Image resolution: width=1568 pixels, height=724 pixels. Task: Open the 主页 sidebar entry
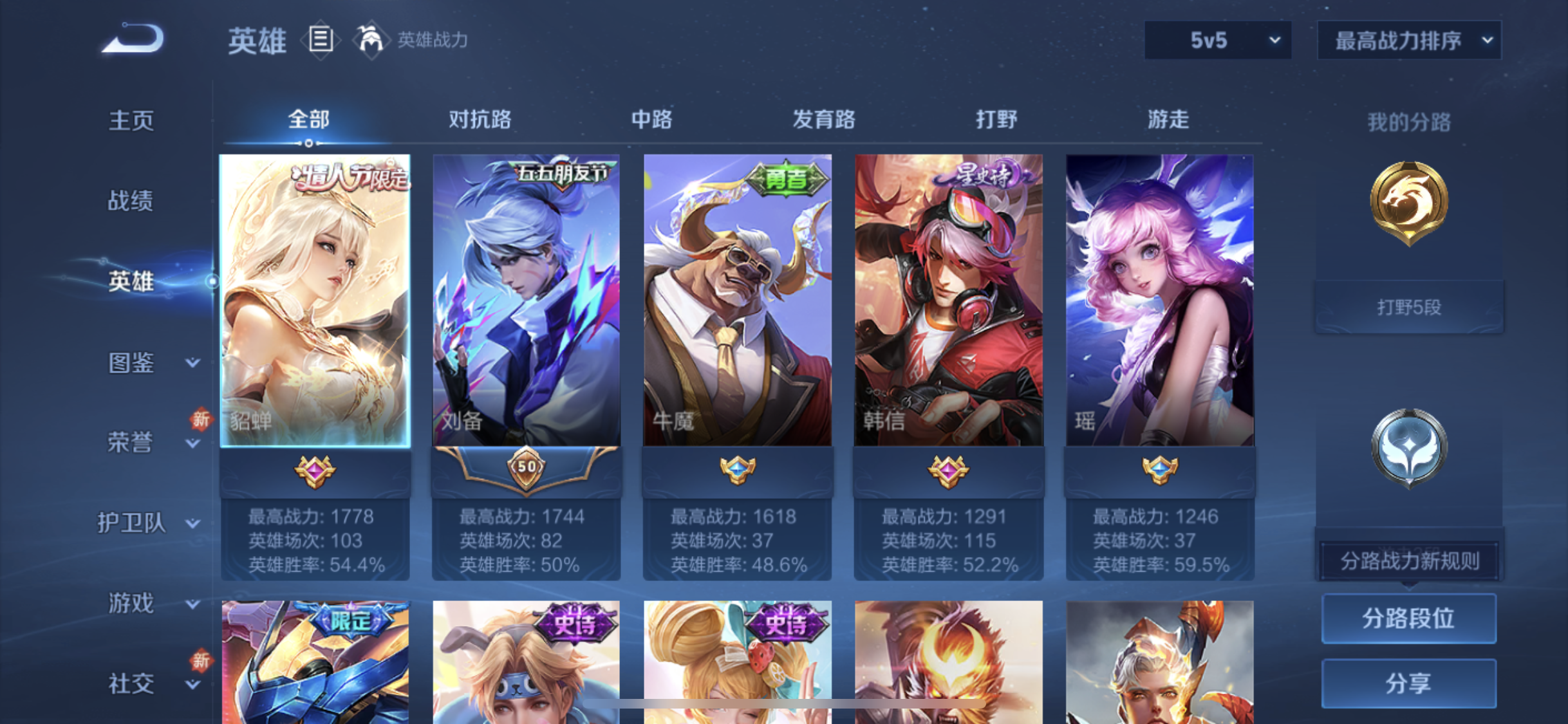point(131,120)
